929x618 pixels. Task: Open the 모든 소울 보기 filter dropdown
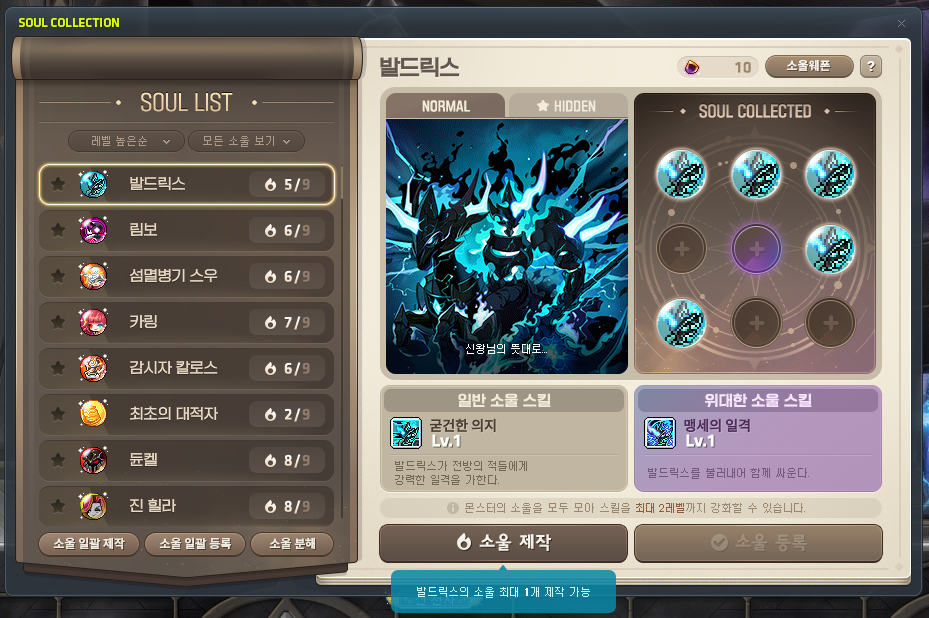[245, 141]
